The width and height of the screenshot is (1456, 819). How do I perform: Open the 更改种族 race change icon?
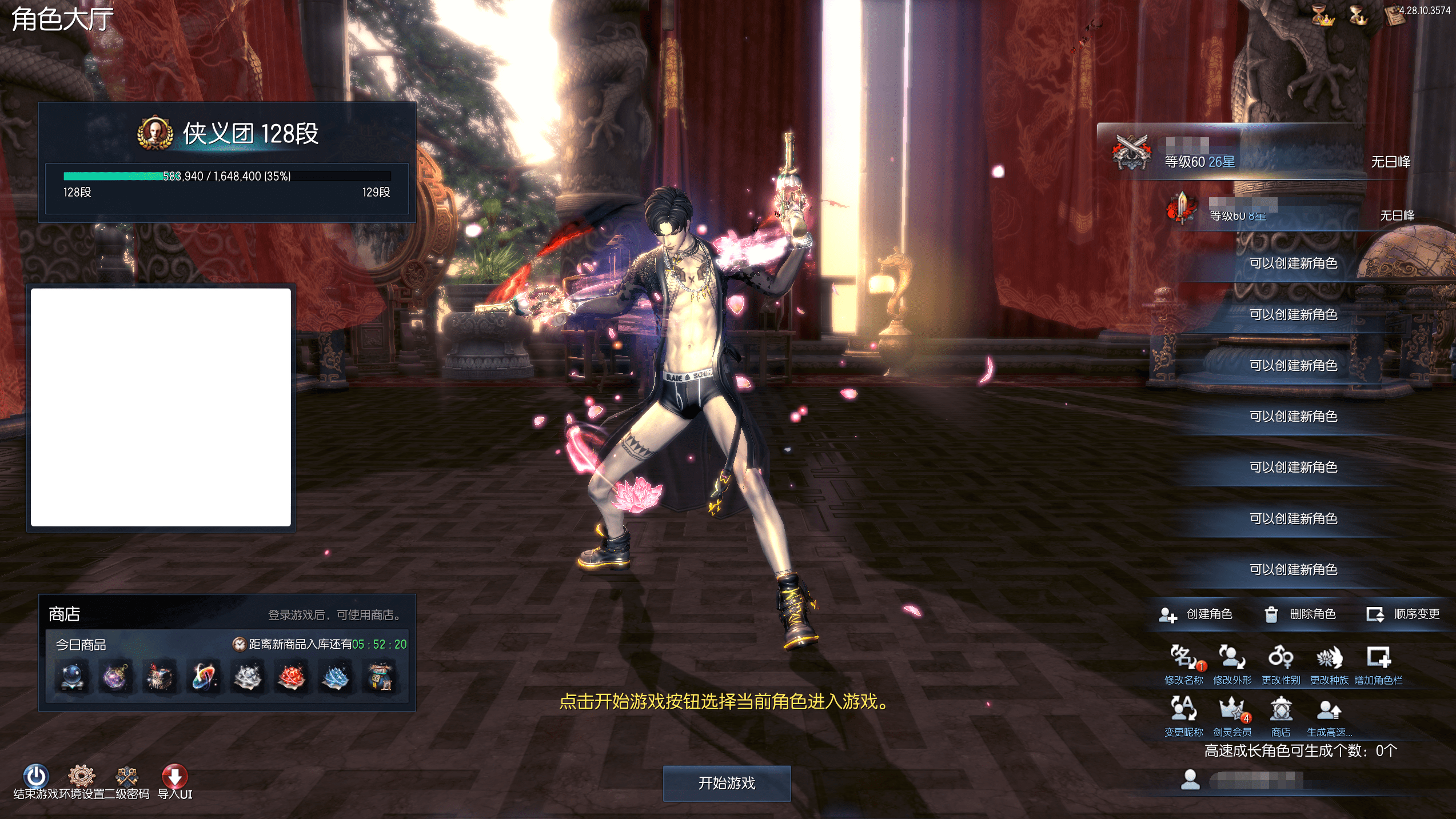[1329, 658]
